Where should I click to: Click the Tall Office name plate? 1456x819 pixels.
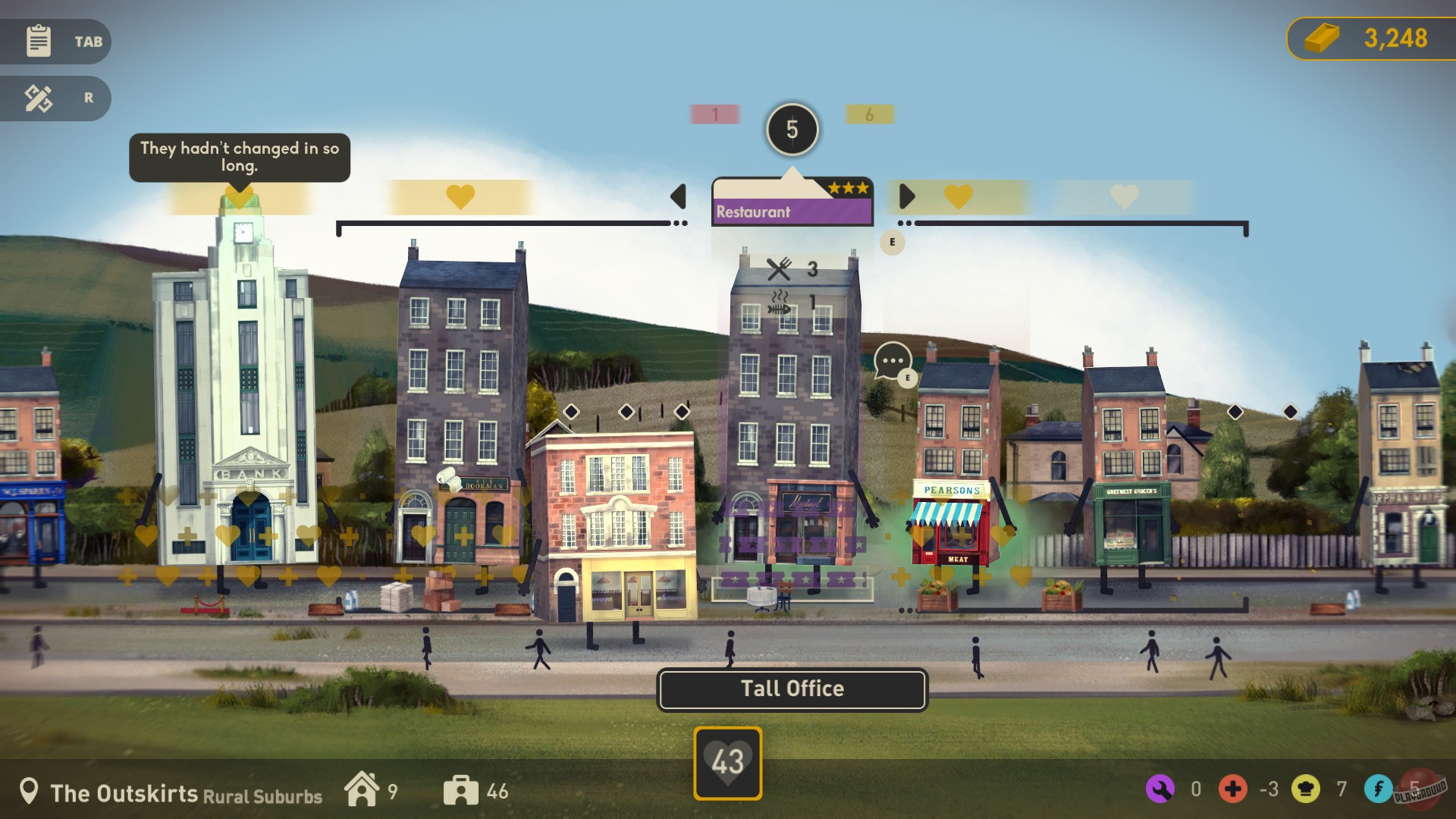click(x=792, y=689)
